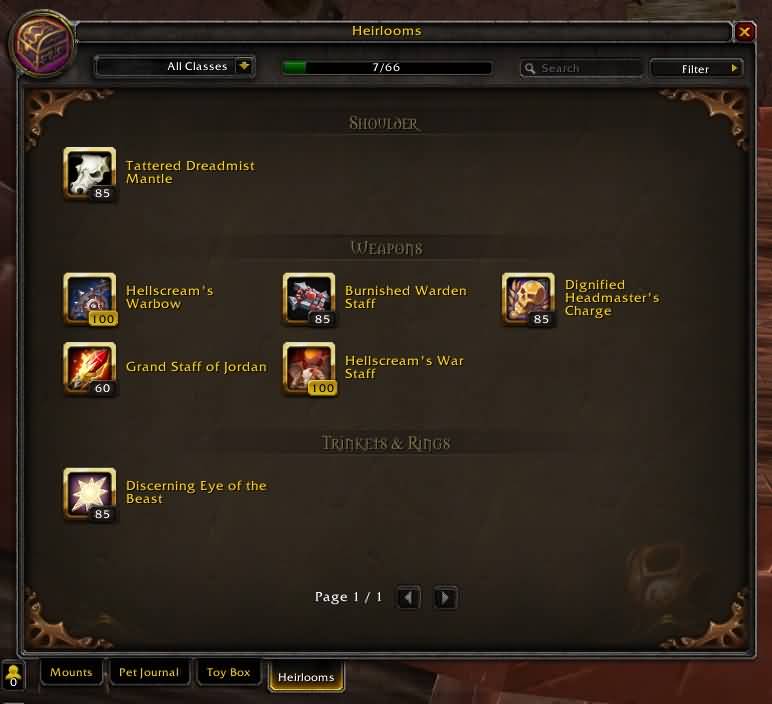Open the All Classes dropdown
Screen dimensions: 772x704
point(243,67)
